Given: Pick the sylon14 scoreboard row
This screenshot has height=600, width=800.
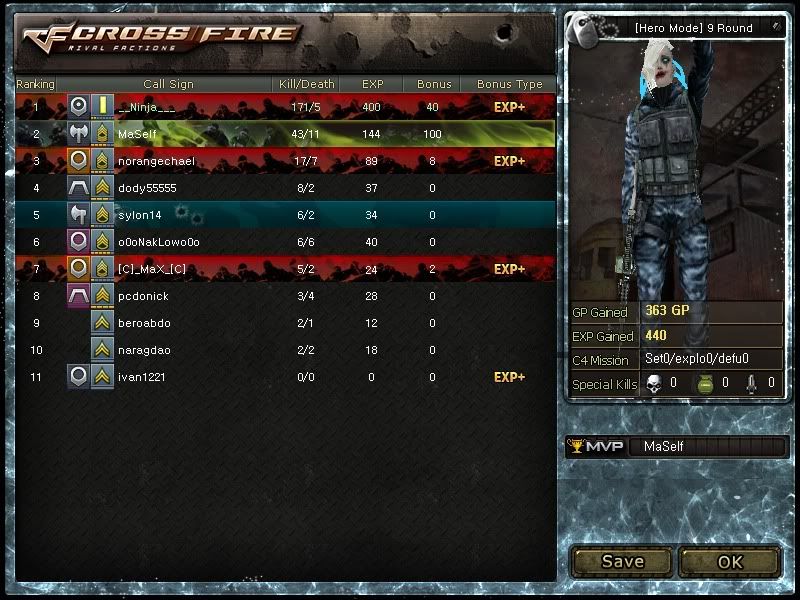Looking at the screenshot, I should [x=285, y=215].
